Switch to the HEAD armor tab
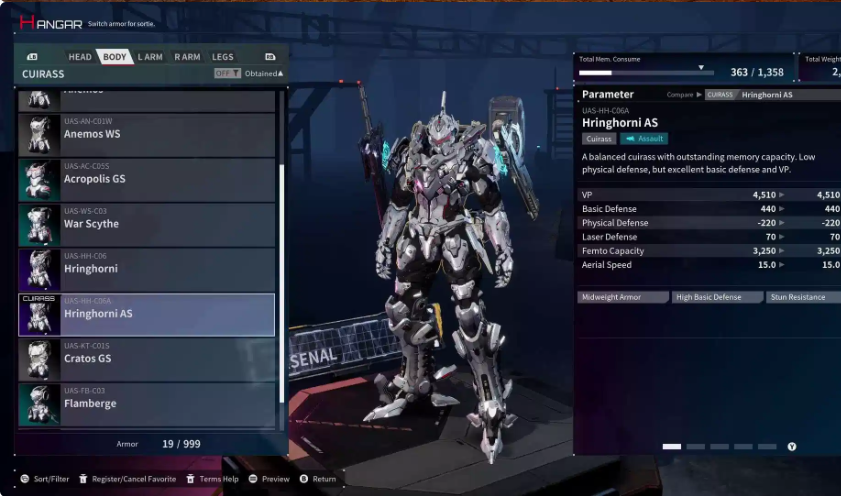The image size is (841, 496). click(80, 57)
